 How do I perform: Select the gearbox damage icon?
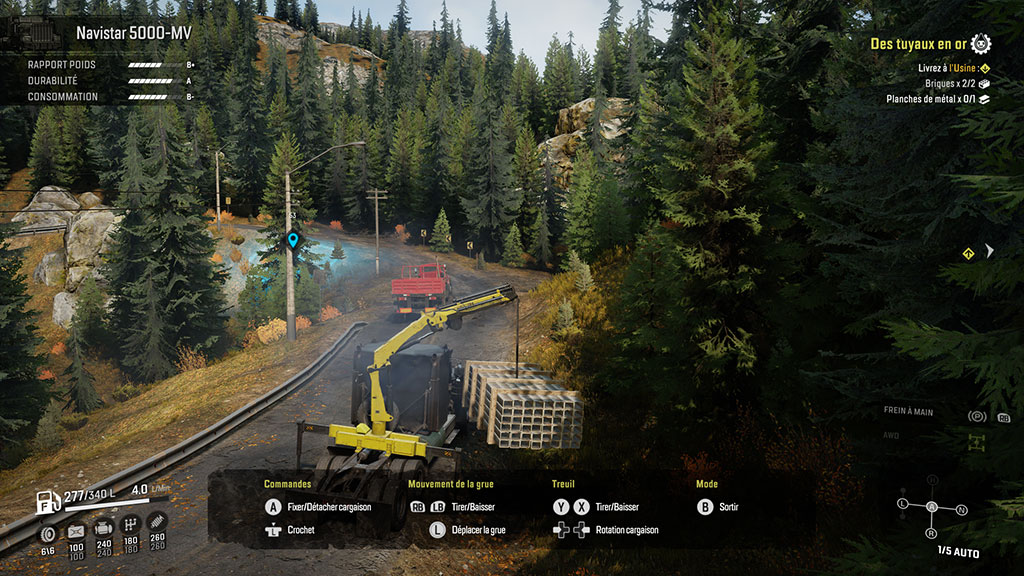point(130,526)
